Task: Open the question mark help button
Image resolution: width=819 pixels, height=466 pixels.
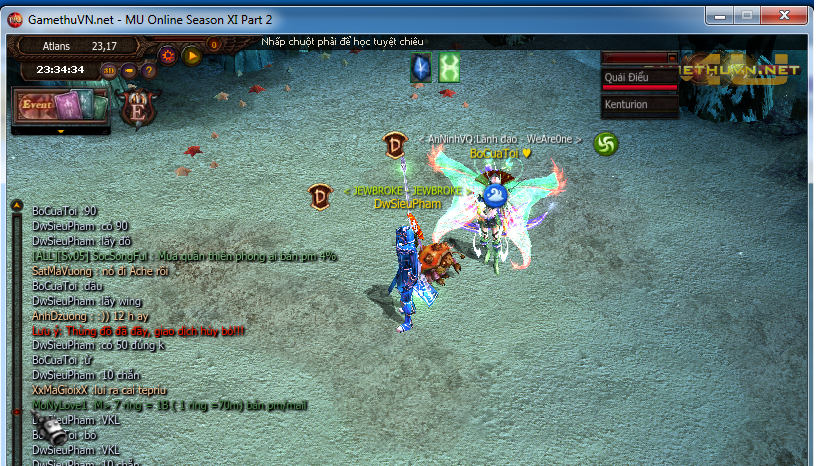Action: click(149, 71)
